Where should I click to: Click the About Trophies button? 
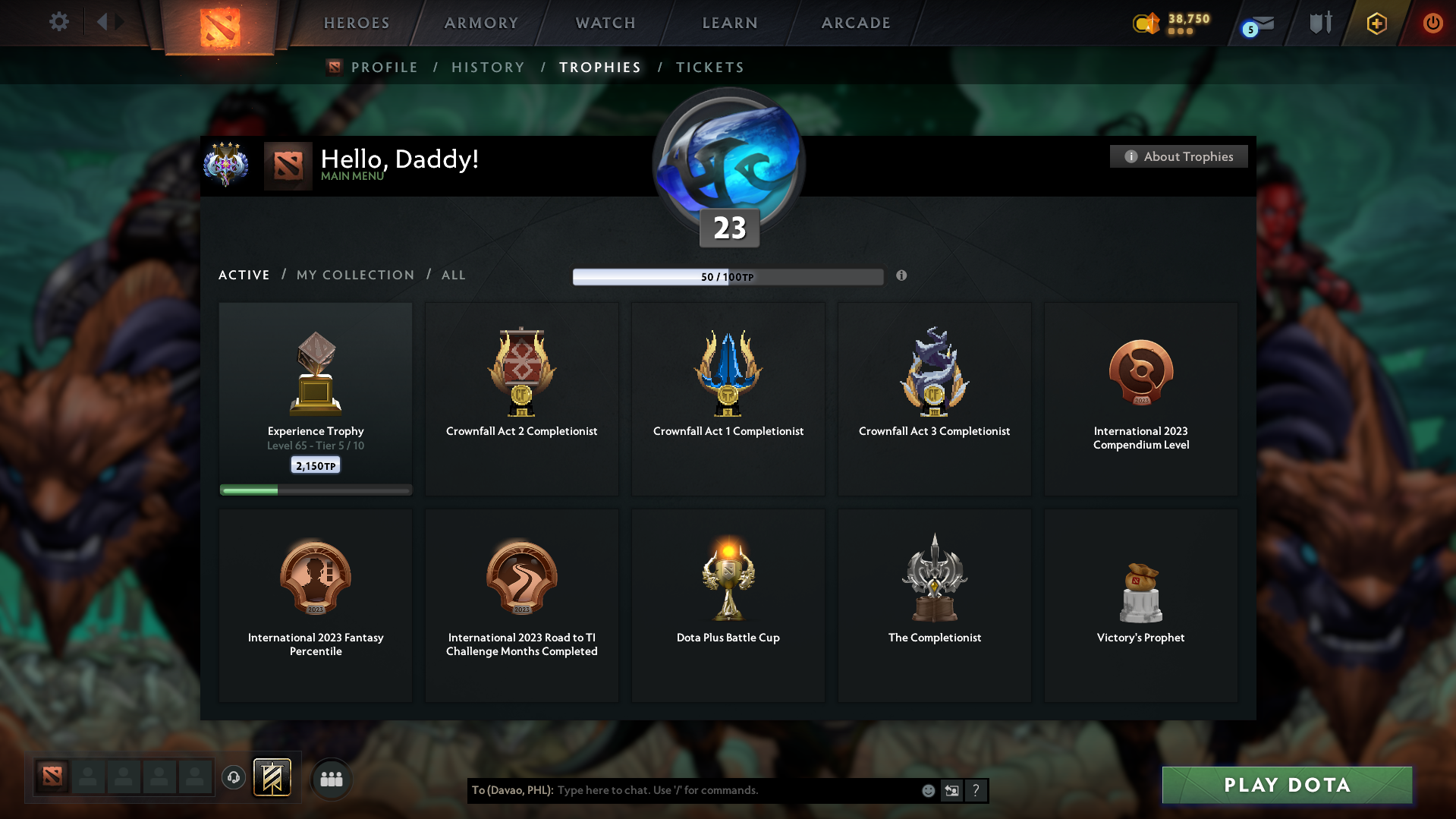[x=1178, y=156]
